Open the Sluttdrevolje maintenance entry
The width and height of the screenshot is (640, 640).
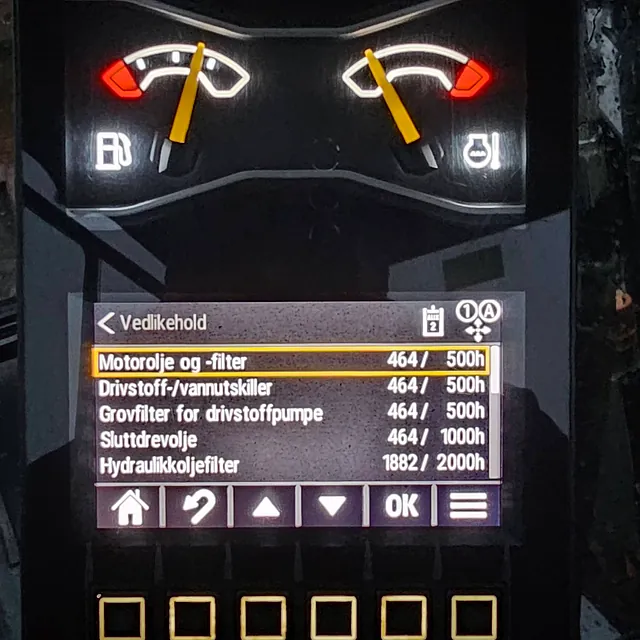[290, 438]
